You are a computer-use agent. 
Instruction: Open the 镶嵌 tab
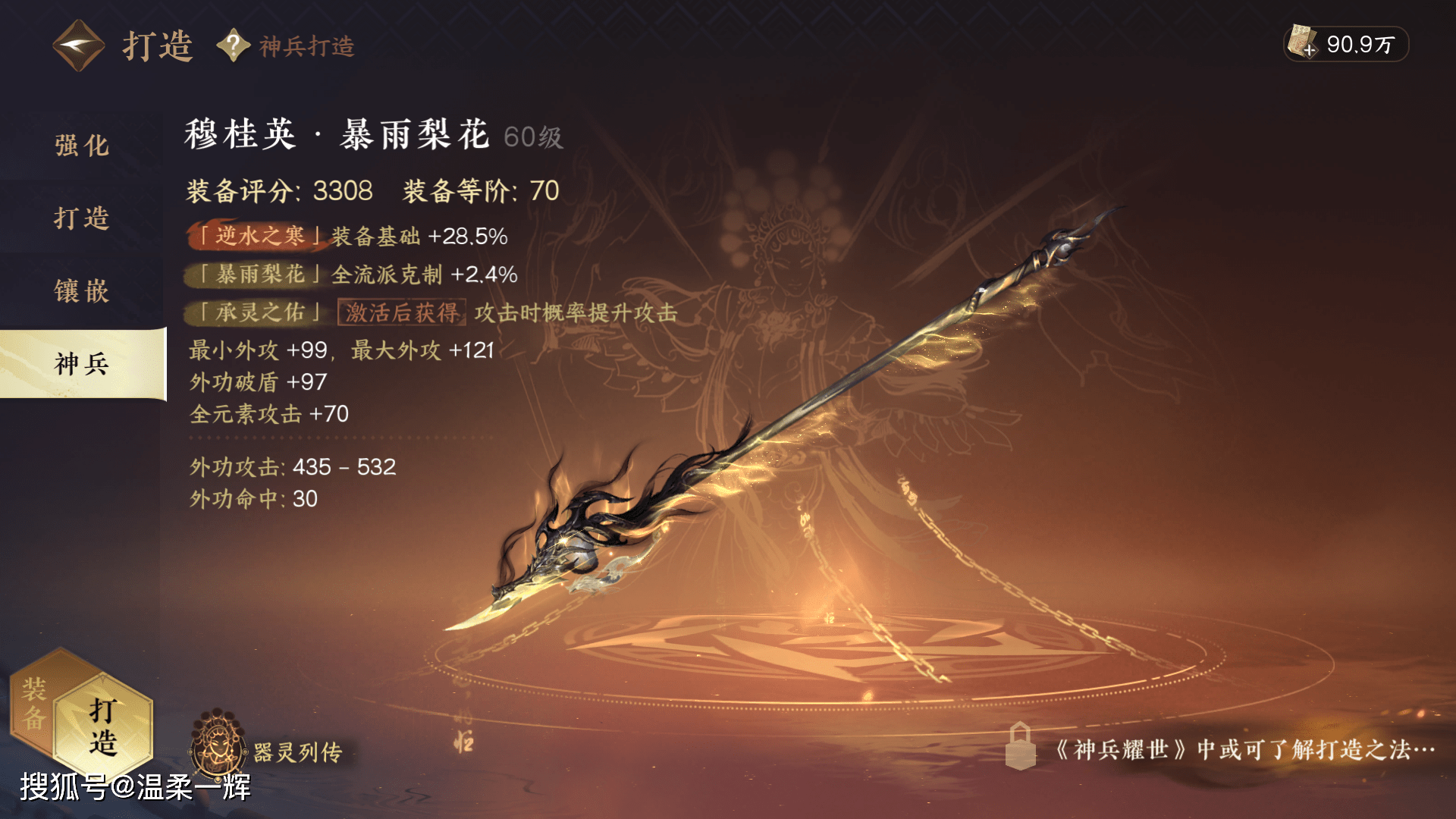coord(82,291)
